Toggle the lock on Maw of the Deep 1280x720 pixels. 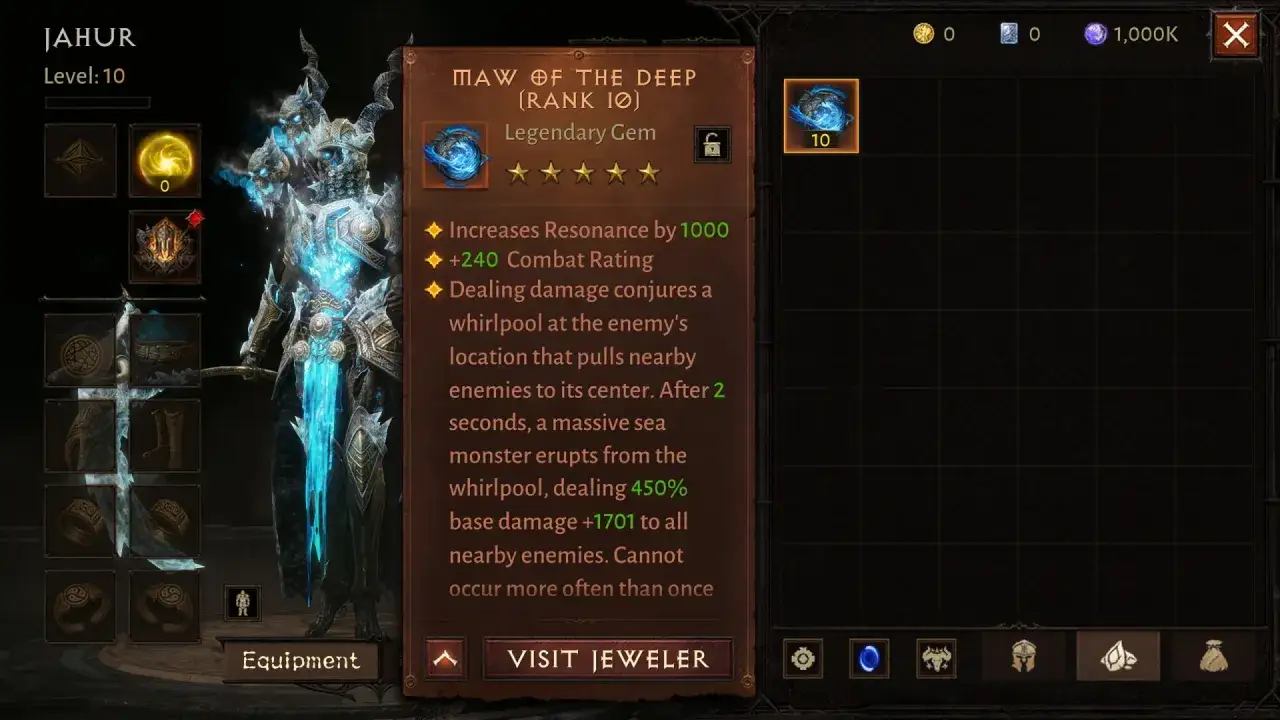click(712, 144)
